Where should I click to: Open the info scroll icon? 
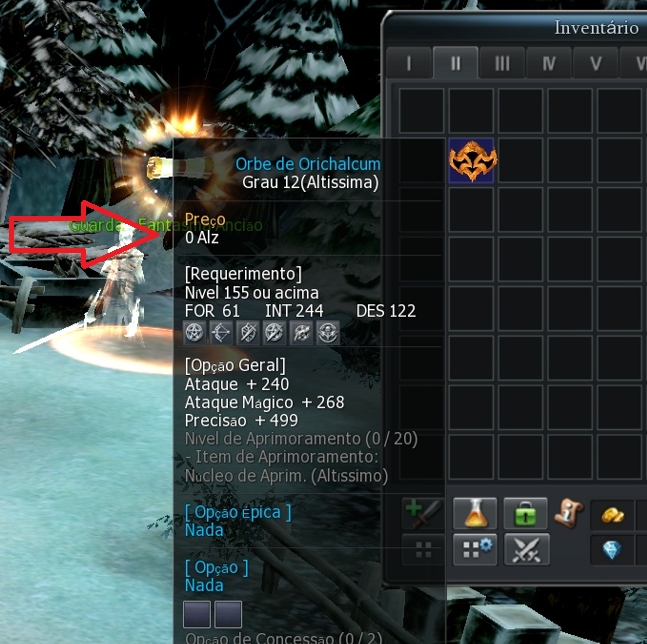(568, 513)
